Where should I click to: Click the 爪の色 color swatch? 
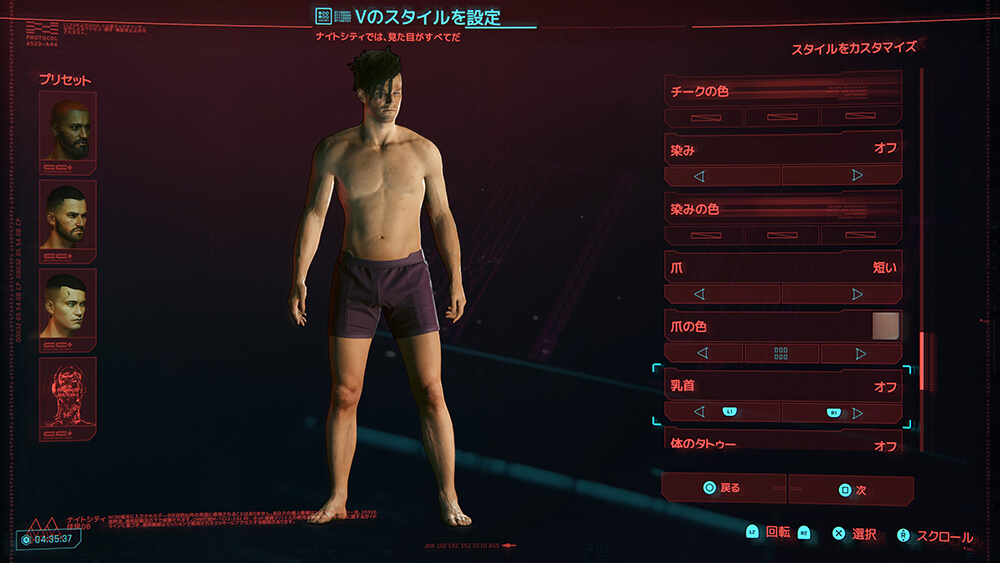[x=885, y=325]
